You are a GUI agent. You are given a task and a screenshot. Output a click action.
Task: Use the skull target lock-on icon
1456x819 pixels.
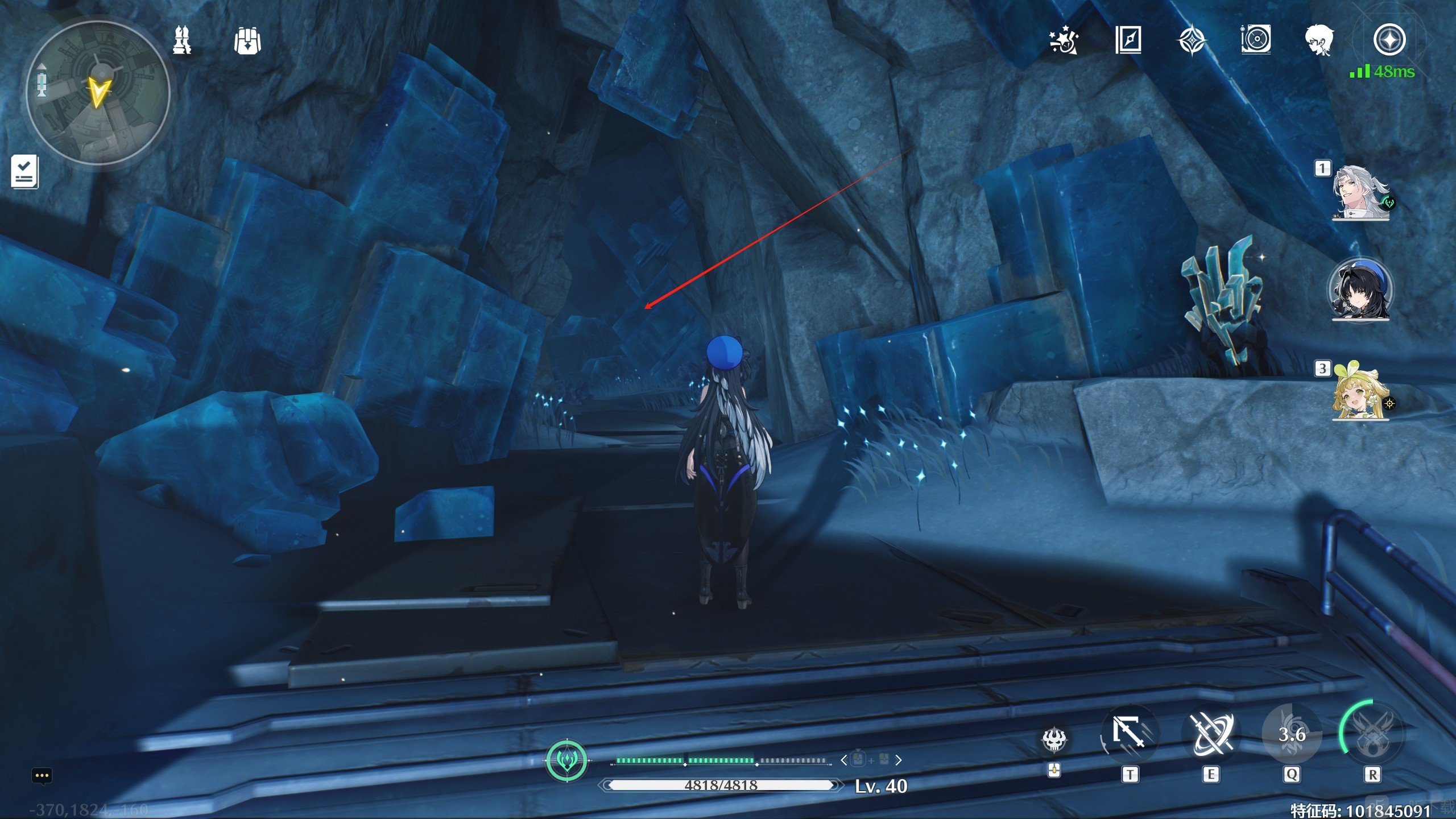(1054, 739)
